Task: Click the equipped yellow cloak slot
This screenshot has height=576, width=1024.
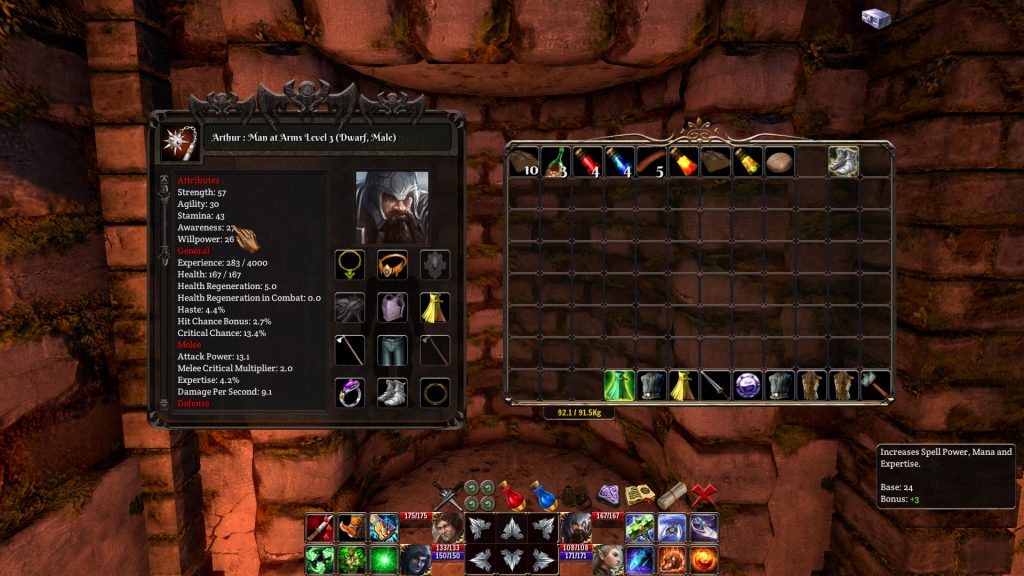Action: (x=434, y=307)
